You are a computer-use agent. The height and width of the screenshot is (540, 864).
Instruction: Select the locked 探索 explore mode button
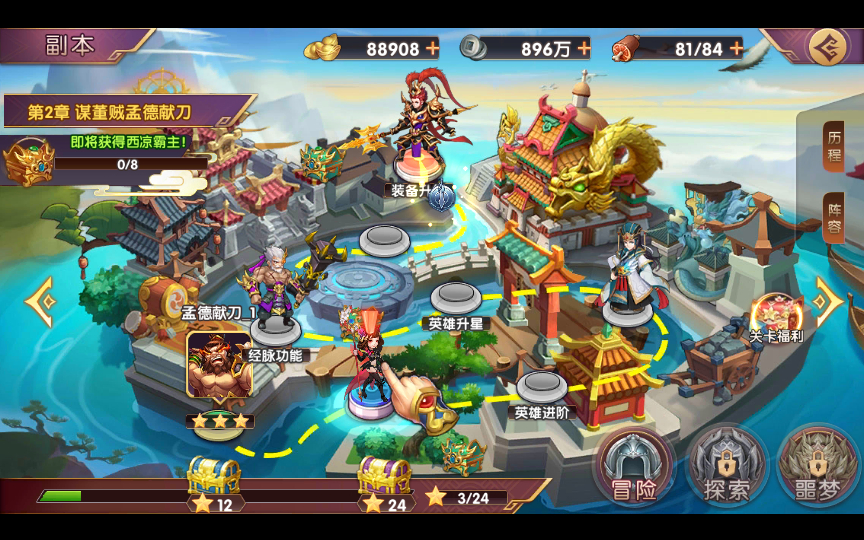point(726,468)
